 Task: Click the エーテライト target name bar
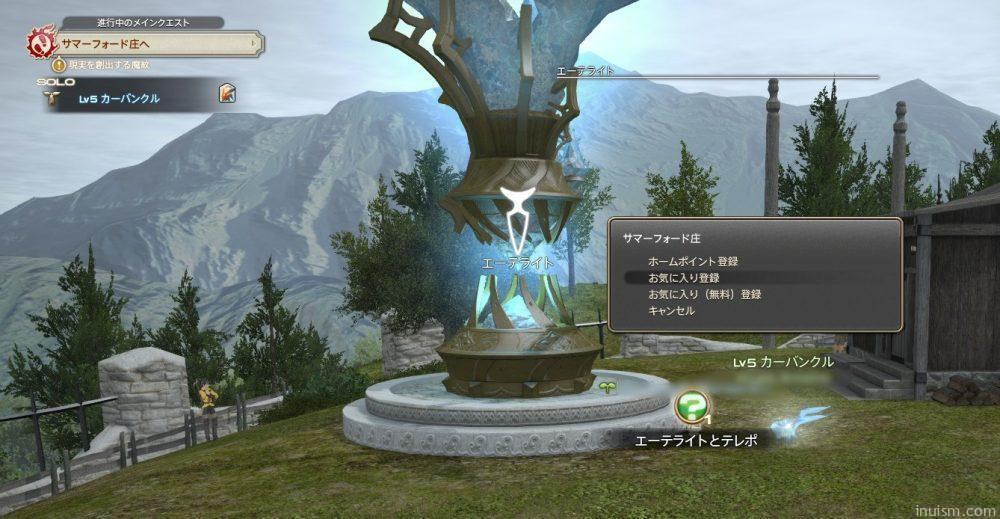(x=717, y=72)
